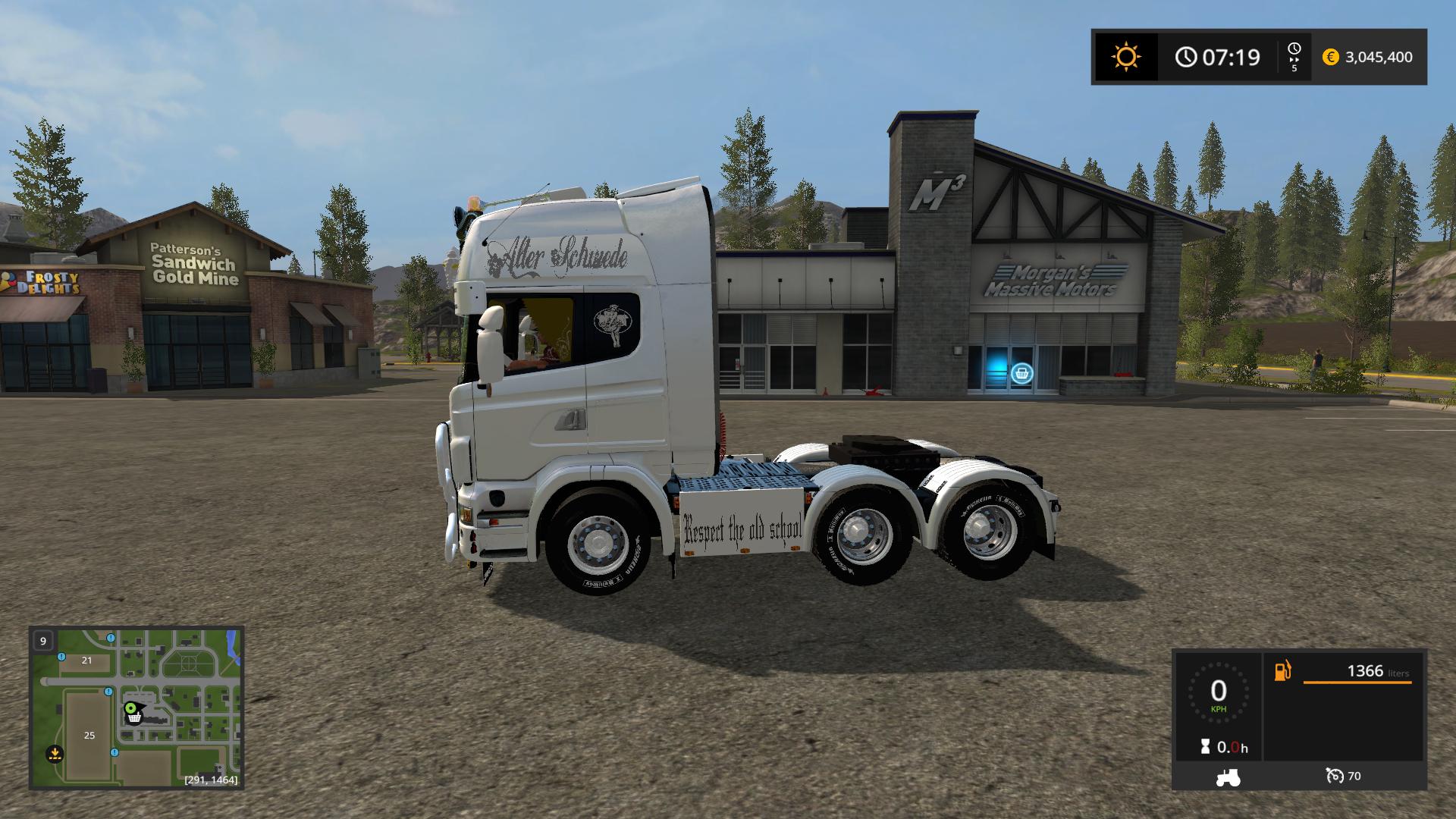The height and width of the screenshot is (819, 1456).
Task: Select the green player marker on minimap
Action: click(131, 708)
